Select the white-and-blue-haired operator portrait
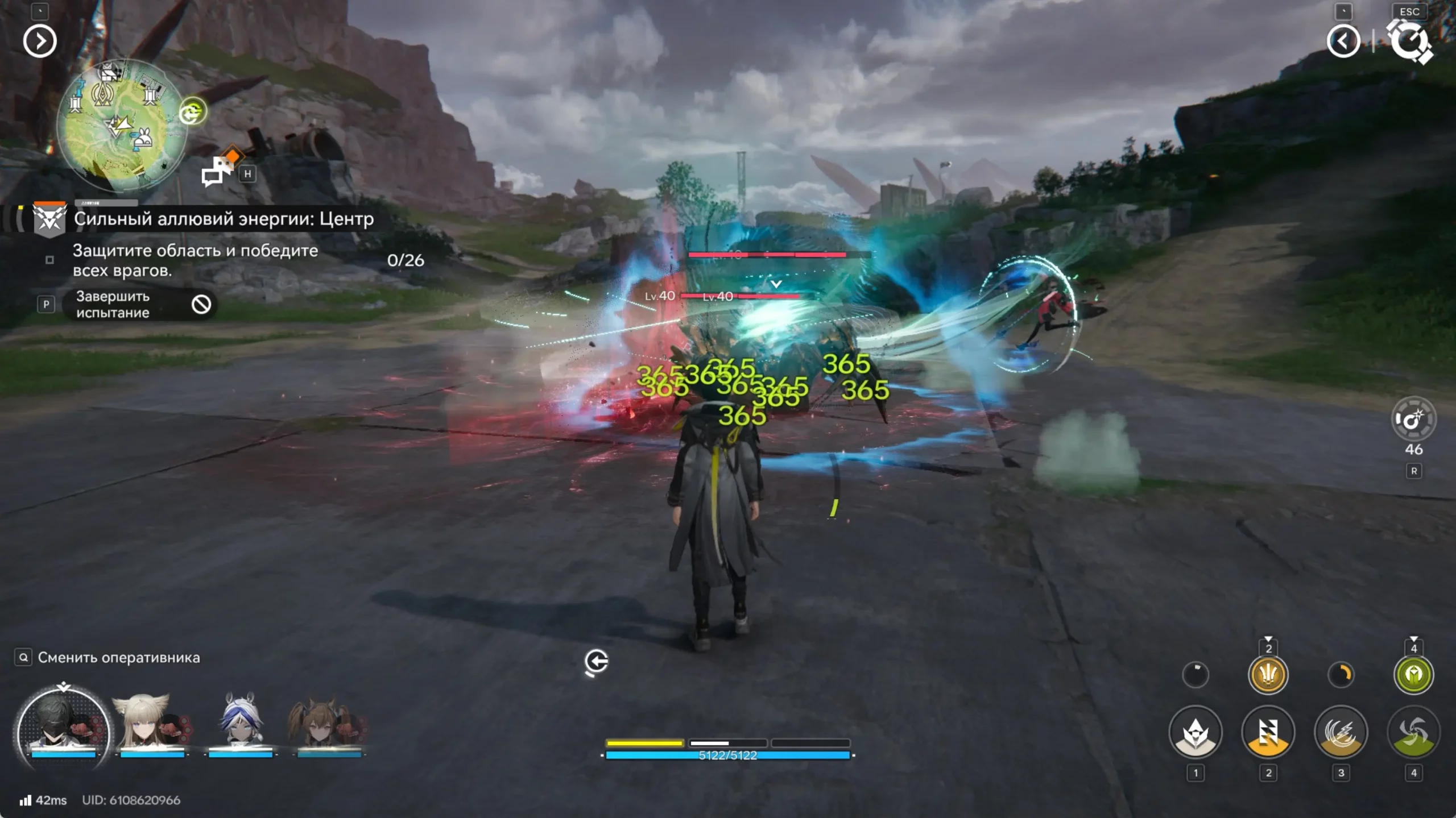Screen dimensions: 1456x818 (x=240, y=725)
